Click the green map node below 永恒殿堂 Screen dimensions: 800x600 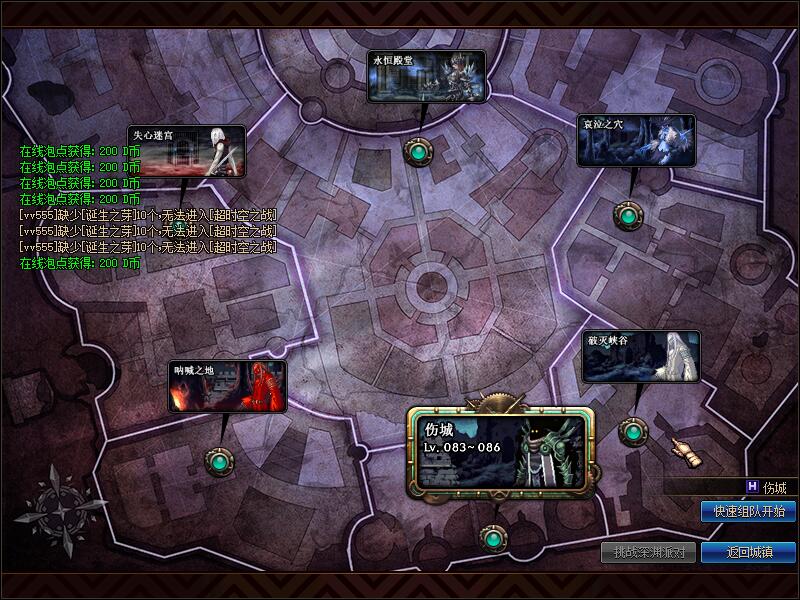pos(417,151)
